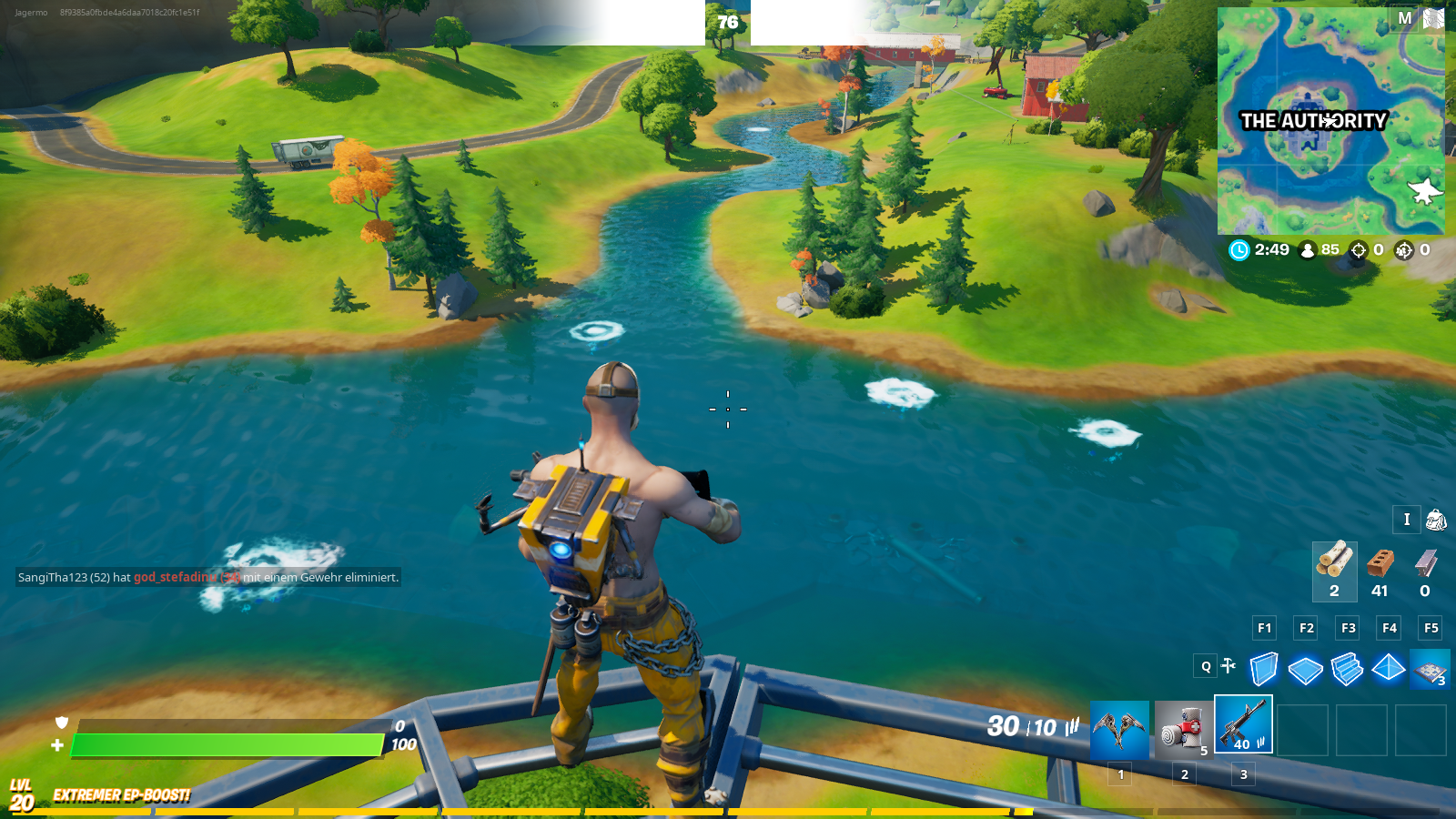
Task: Open the full map via flag icon
Action: [x=1433, y=18]
